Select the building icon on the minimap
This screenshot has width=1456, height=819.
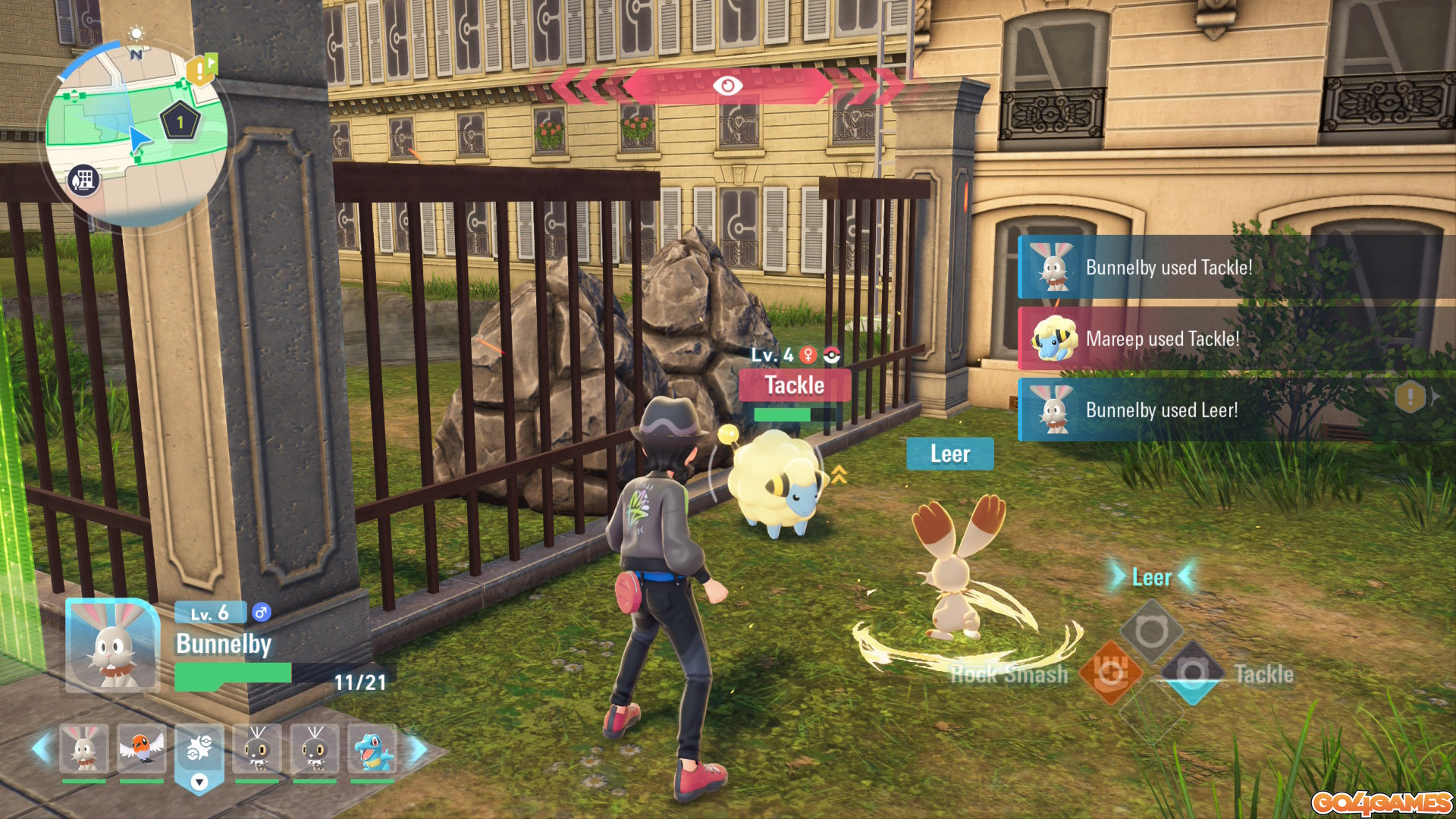83,180
